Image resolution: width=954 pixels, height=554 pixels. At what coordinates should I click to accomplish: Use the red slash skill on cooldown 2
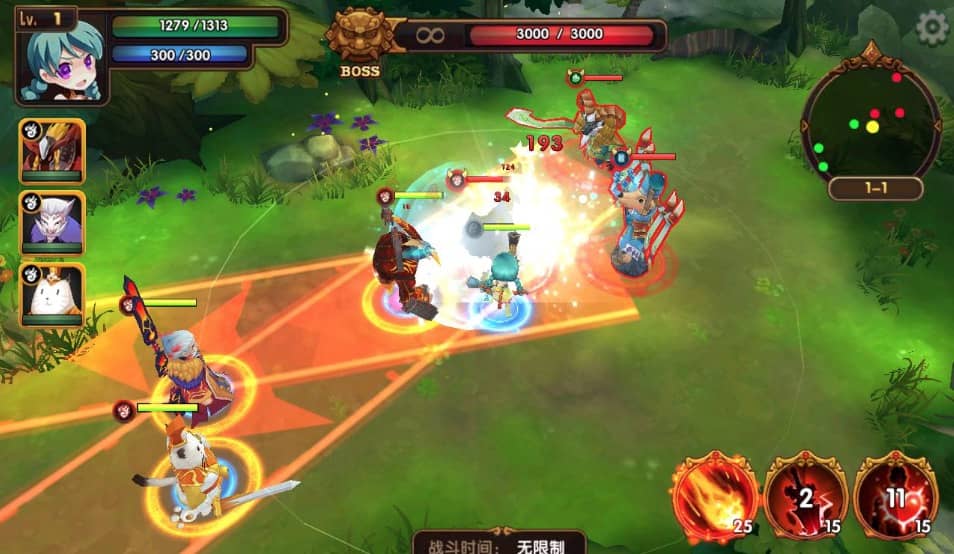coord(806,497)
